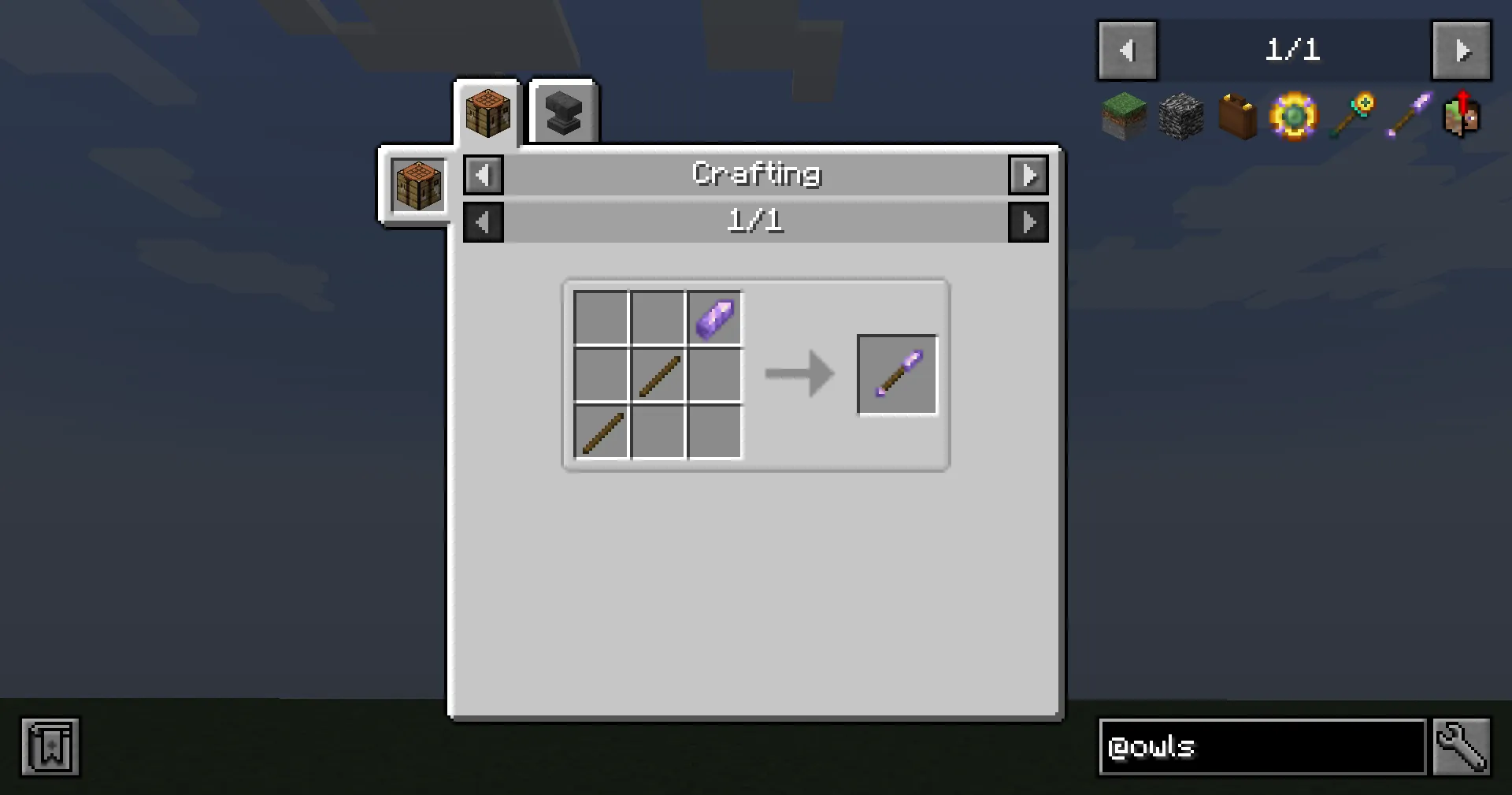This screenshot has width=1512, height=795.
Task: Go back a recipe category with the left arrow
Action: pyautogui.click(x=483, y=174)
